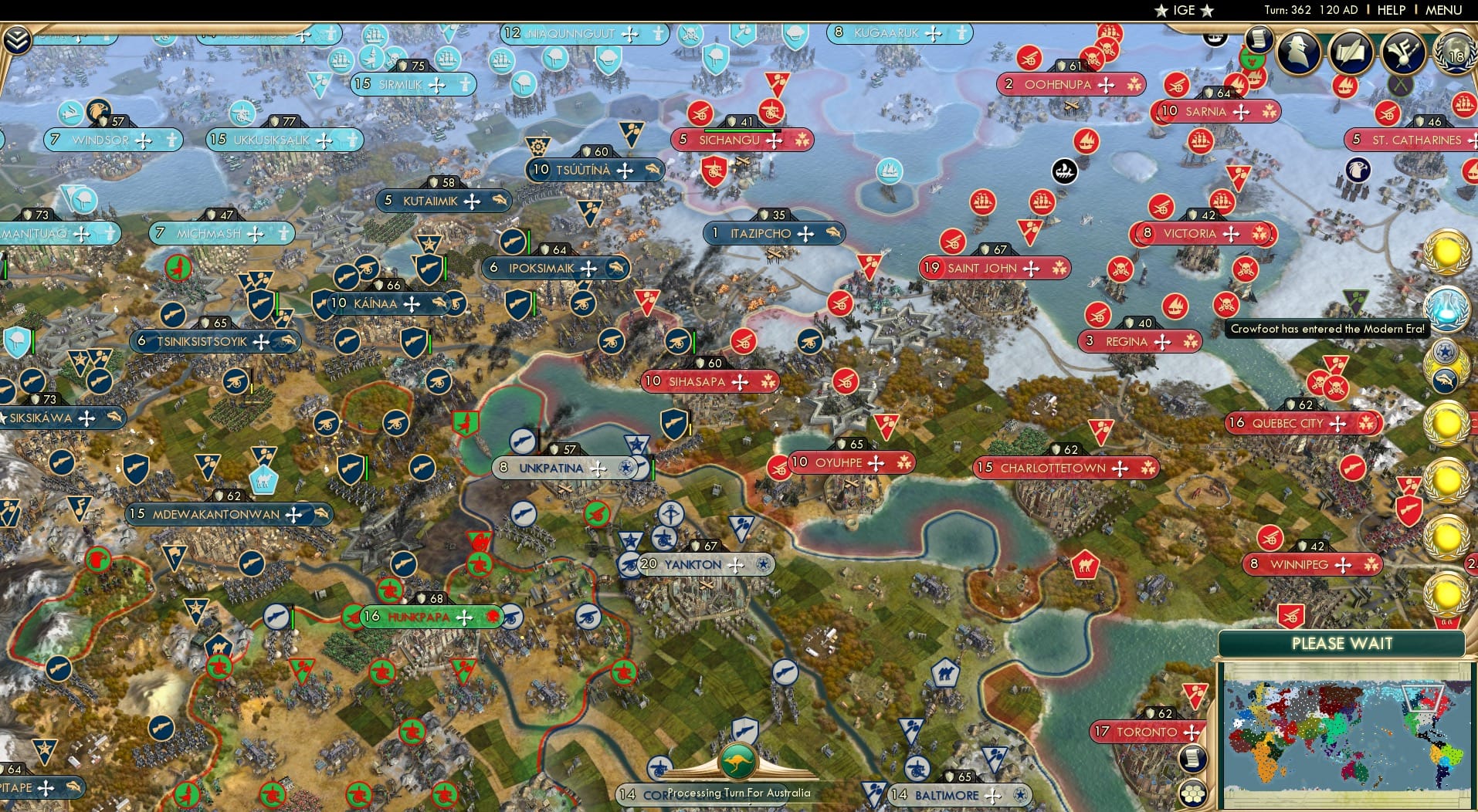The image size is (1478, 812).
Task: Click the Crowfoot Modern Era notification
Action: coord(1330,328)
